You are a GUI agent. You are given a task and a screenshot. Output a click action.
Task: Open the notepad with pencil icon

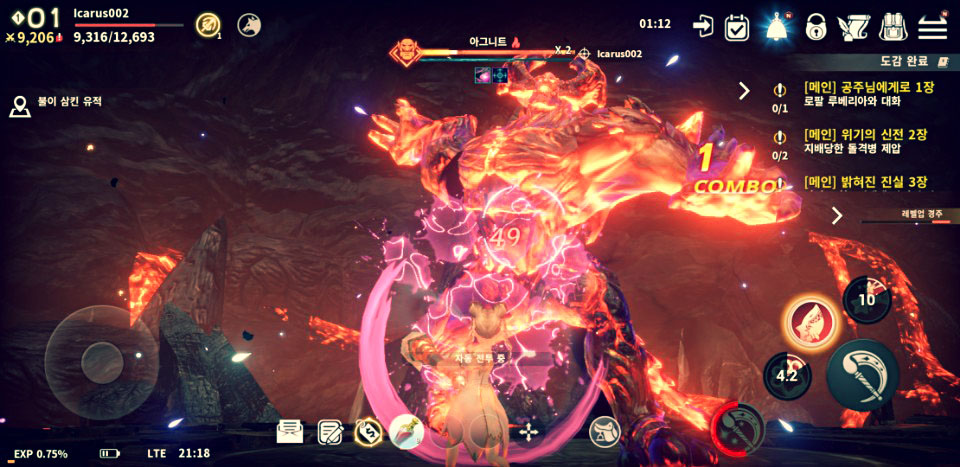click(x=330, y=432)
